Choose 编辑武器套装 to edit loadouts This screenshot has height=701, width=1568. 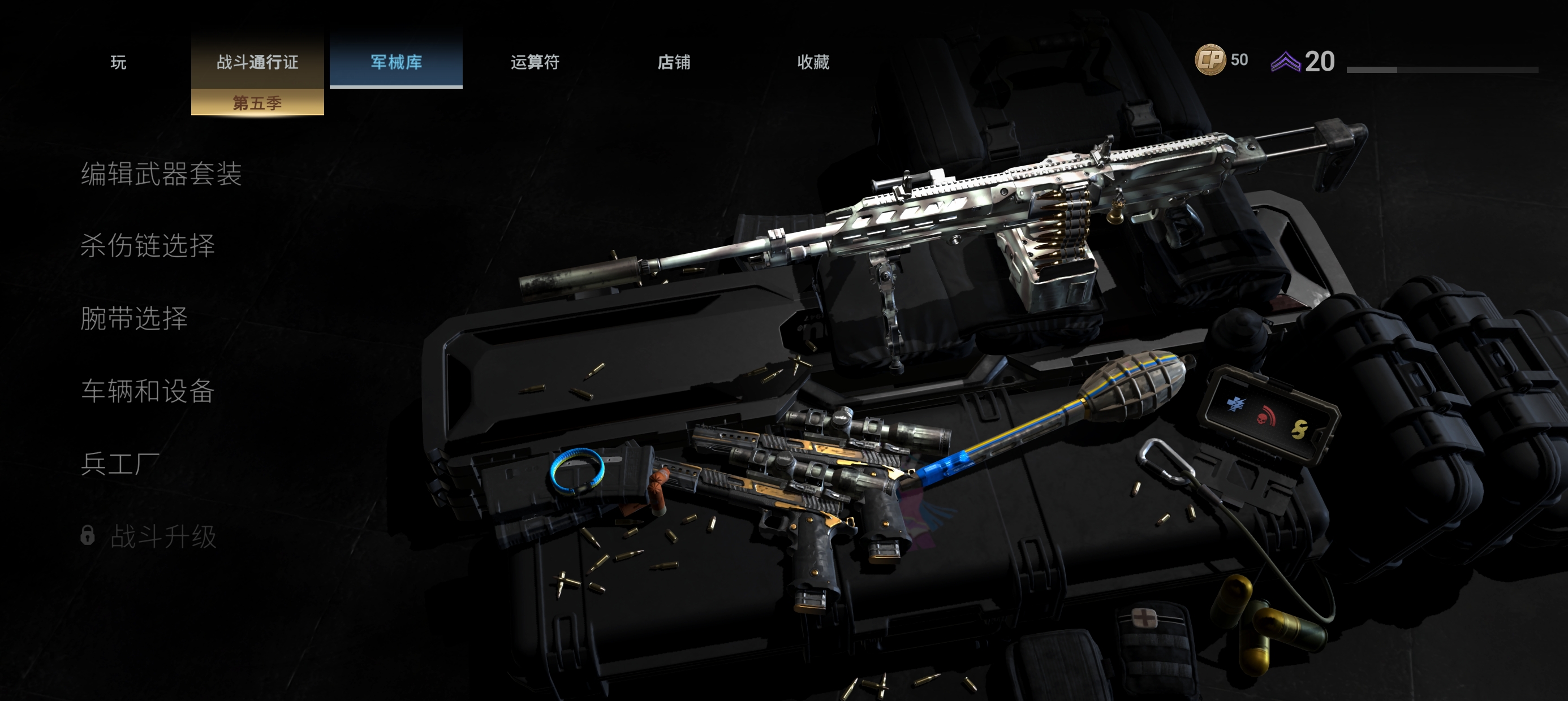161,174
